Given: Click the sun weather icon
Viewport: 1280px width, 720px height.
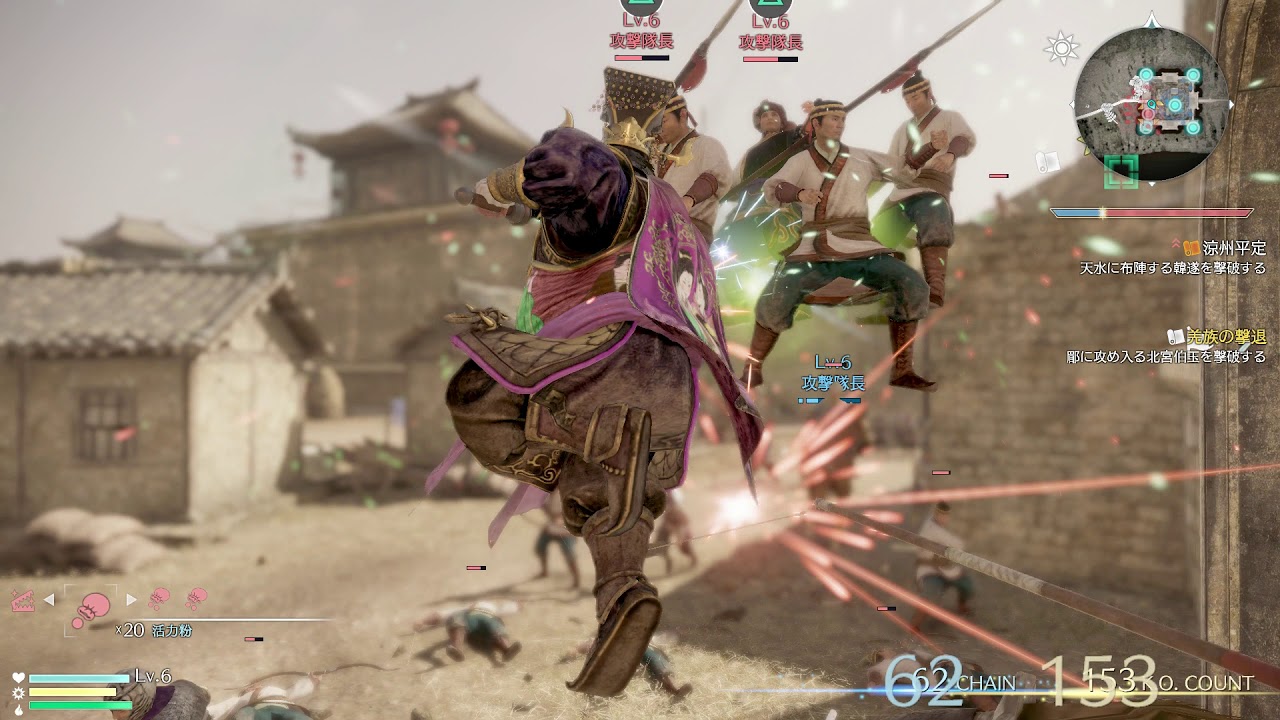Looking at the screenshot, I should click(x=1059, y=47).
